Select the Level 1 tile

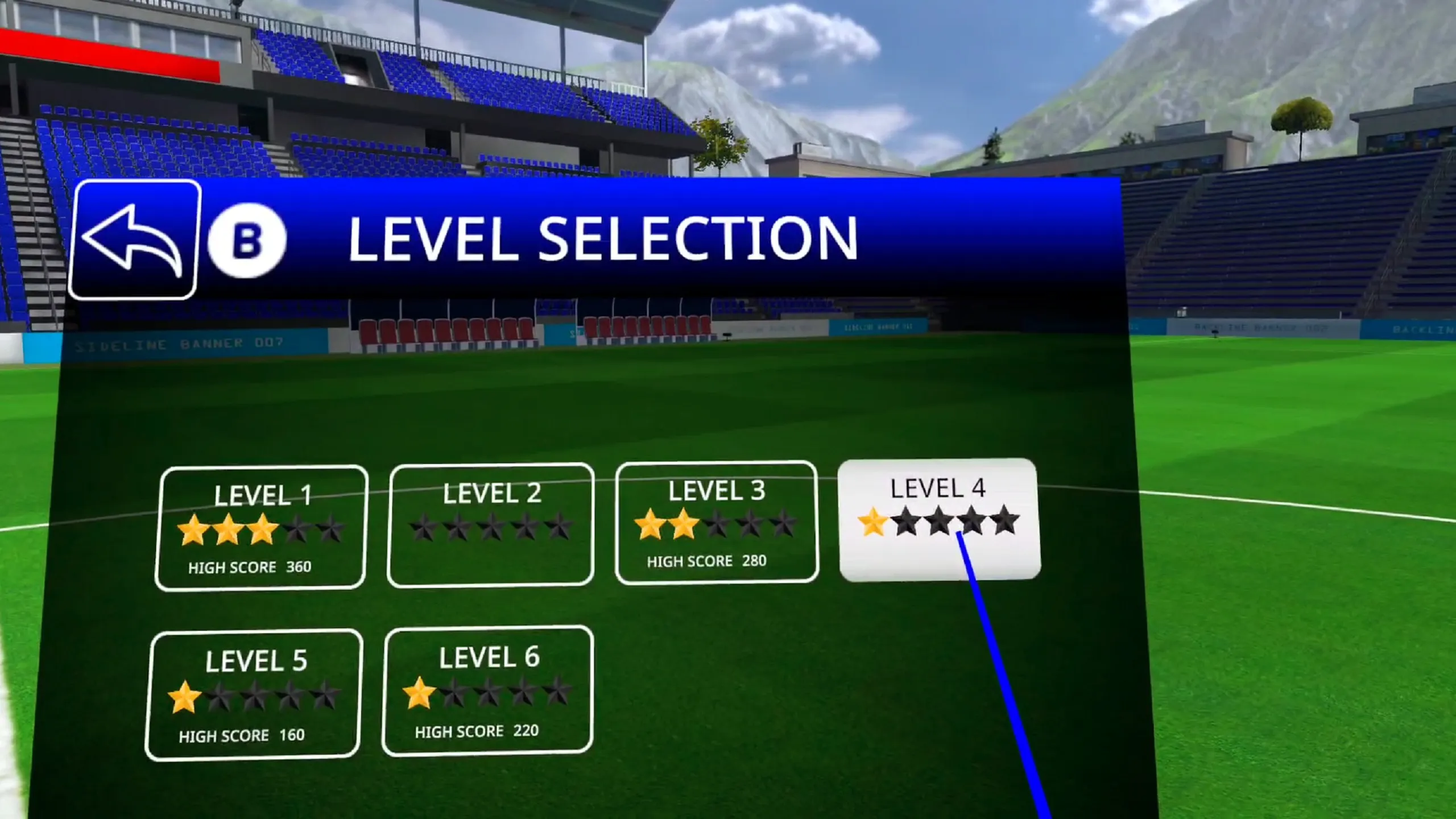click(x=261, y=528)
